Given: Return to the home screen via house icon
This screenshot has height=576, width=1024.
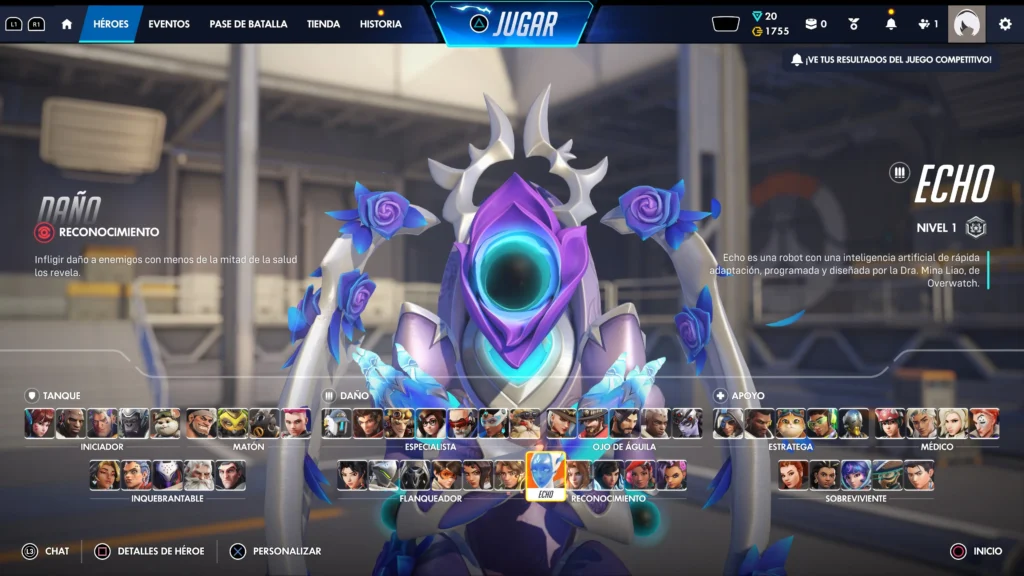Looking at the screenshot, I should pyautogui.click(x=67, y=24).
